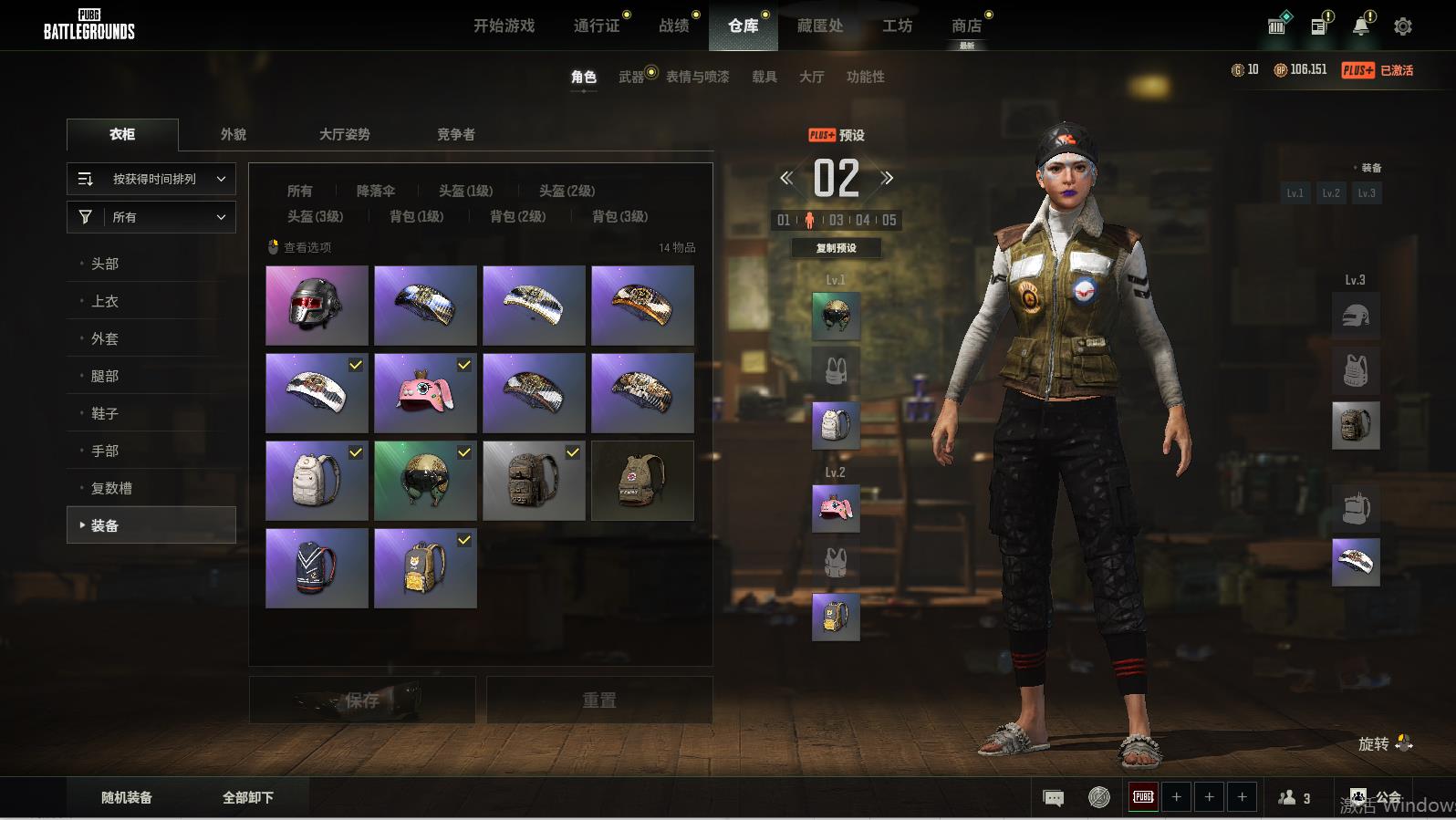1456x820 pixels.
Task: Pick the pink bunny helmet item
Action: click(425, 393)
